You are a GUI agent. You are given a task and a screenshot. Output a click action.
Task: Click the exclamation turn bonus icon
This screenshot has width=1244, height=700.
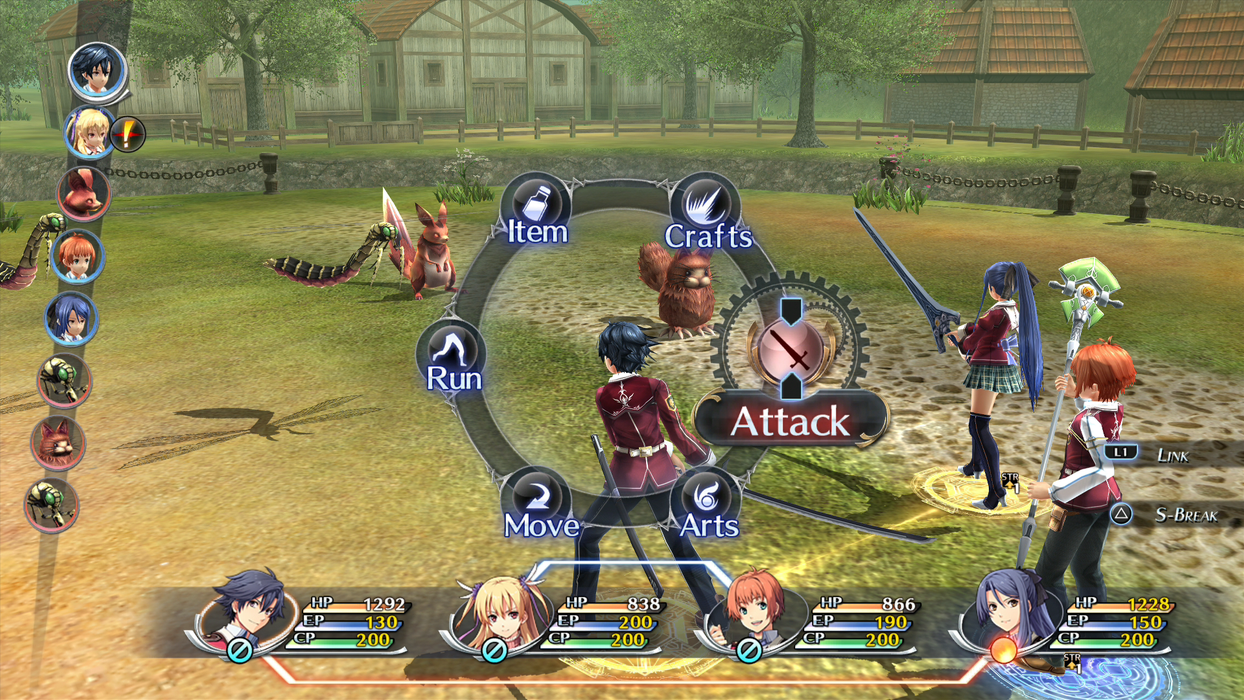(127, 133)
